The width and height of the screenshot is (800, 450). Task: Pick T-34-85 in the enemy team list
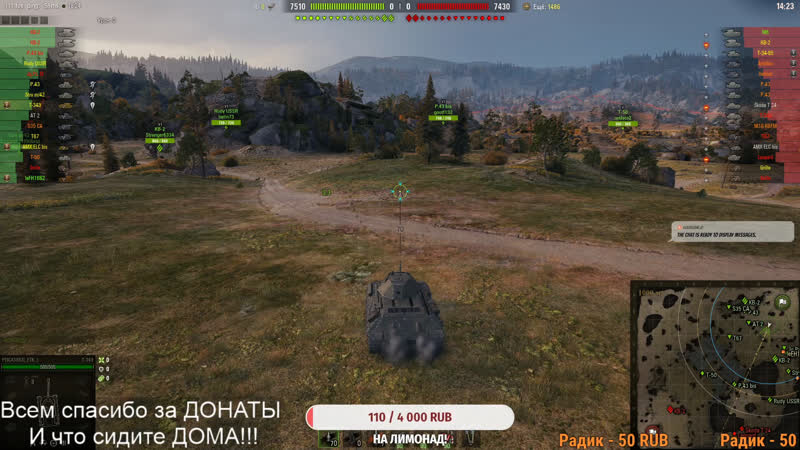tap(764, 53)
